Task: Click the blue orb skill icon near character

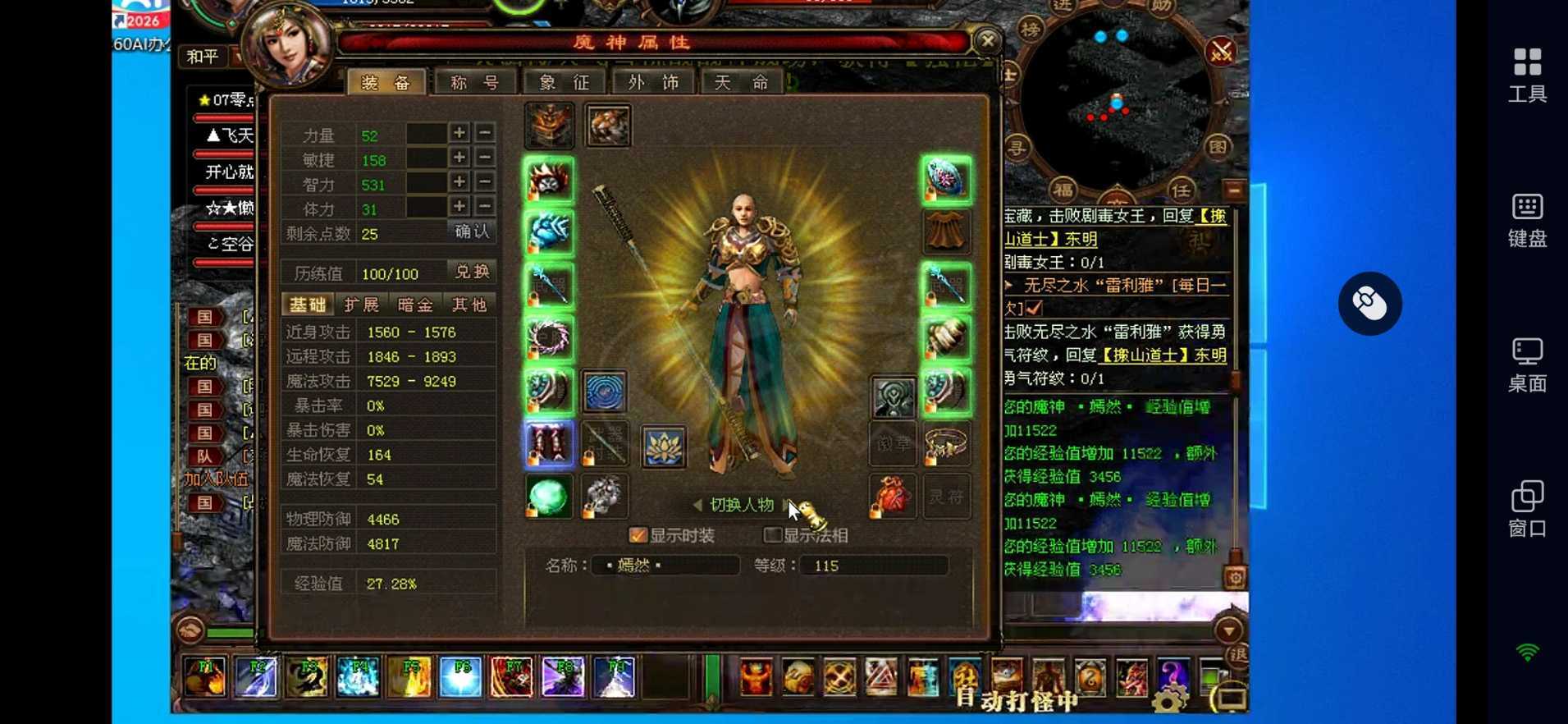Action: point(606,392)
